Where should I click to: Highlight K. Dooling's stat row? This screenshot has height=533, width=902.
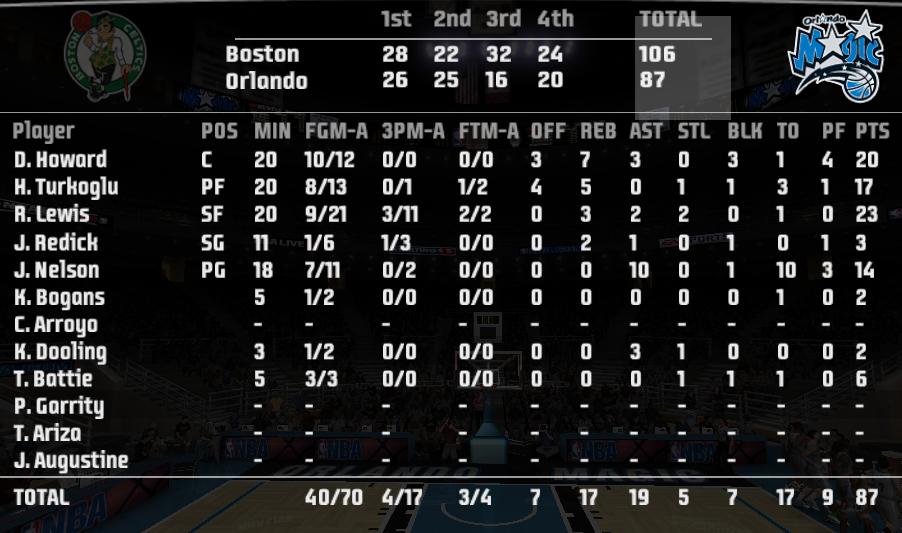pos(60,352)
